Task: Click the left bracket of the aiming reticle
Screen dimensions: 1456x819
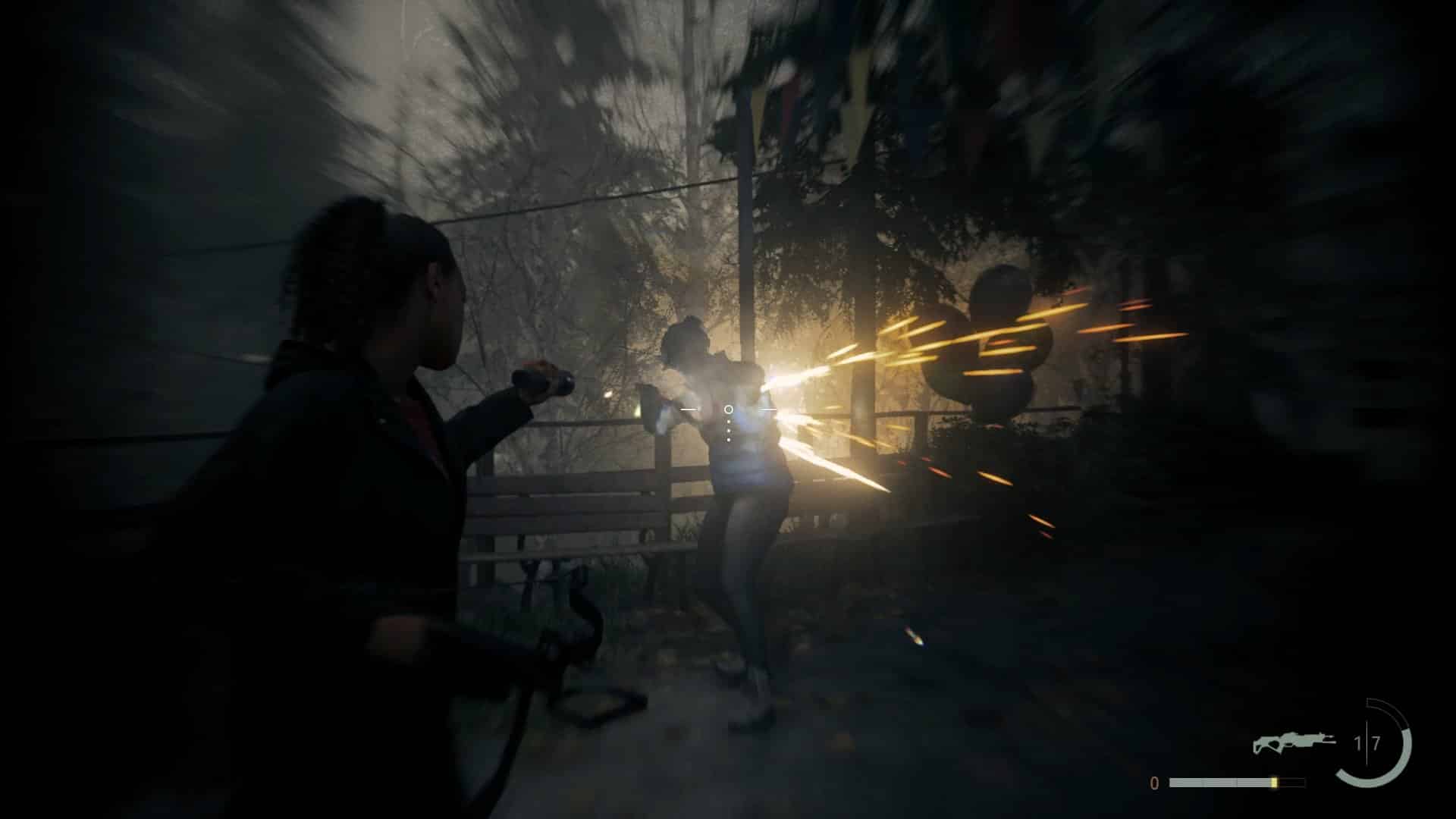Action: [689, 409]
